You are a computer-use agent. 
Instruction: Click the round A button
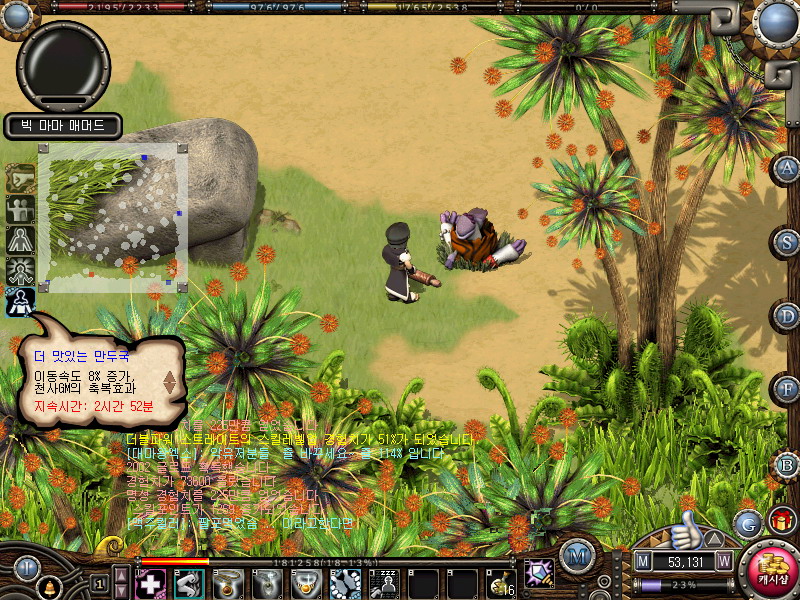pos(787,168)
